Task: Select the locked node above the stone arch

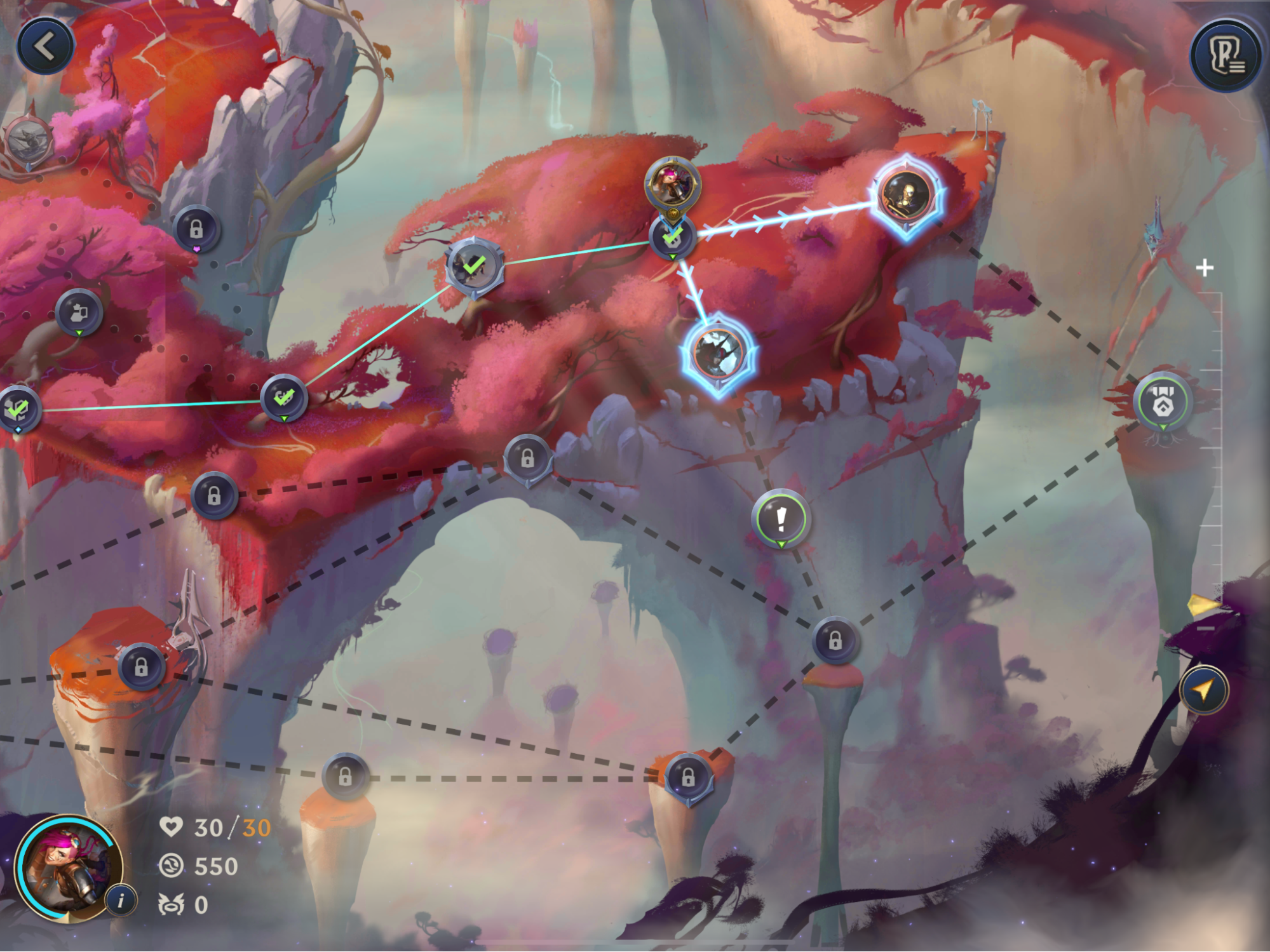Action: pos(527,459)
